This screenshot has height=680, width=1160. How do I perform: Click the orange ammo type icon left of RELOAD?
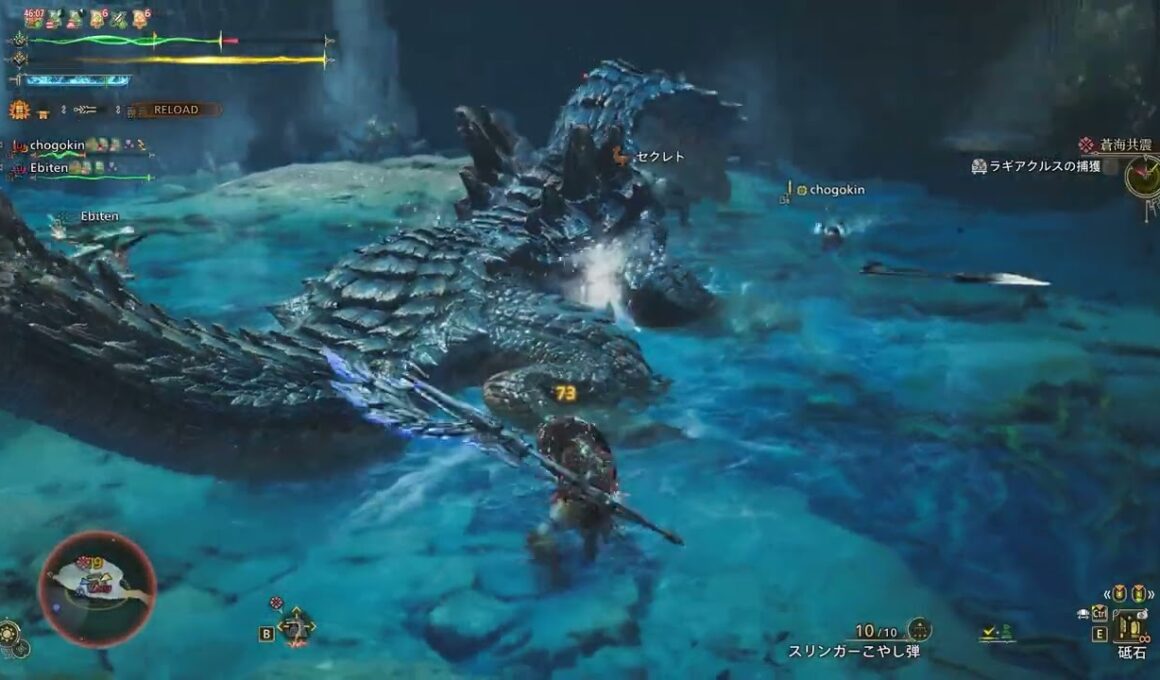(19, 110)
